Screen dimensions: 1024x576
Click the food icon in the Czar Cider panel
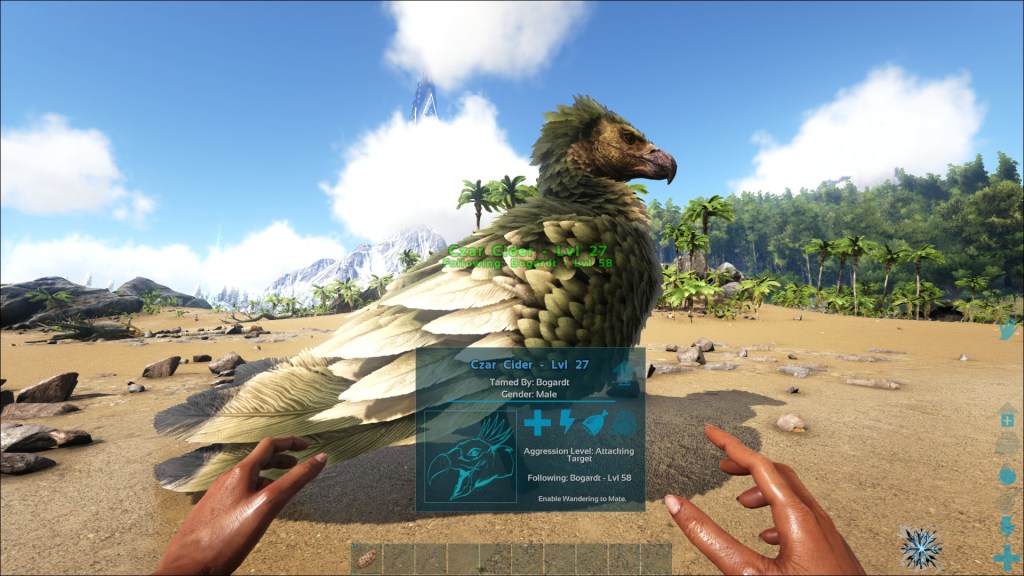[595, 423]
